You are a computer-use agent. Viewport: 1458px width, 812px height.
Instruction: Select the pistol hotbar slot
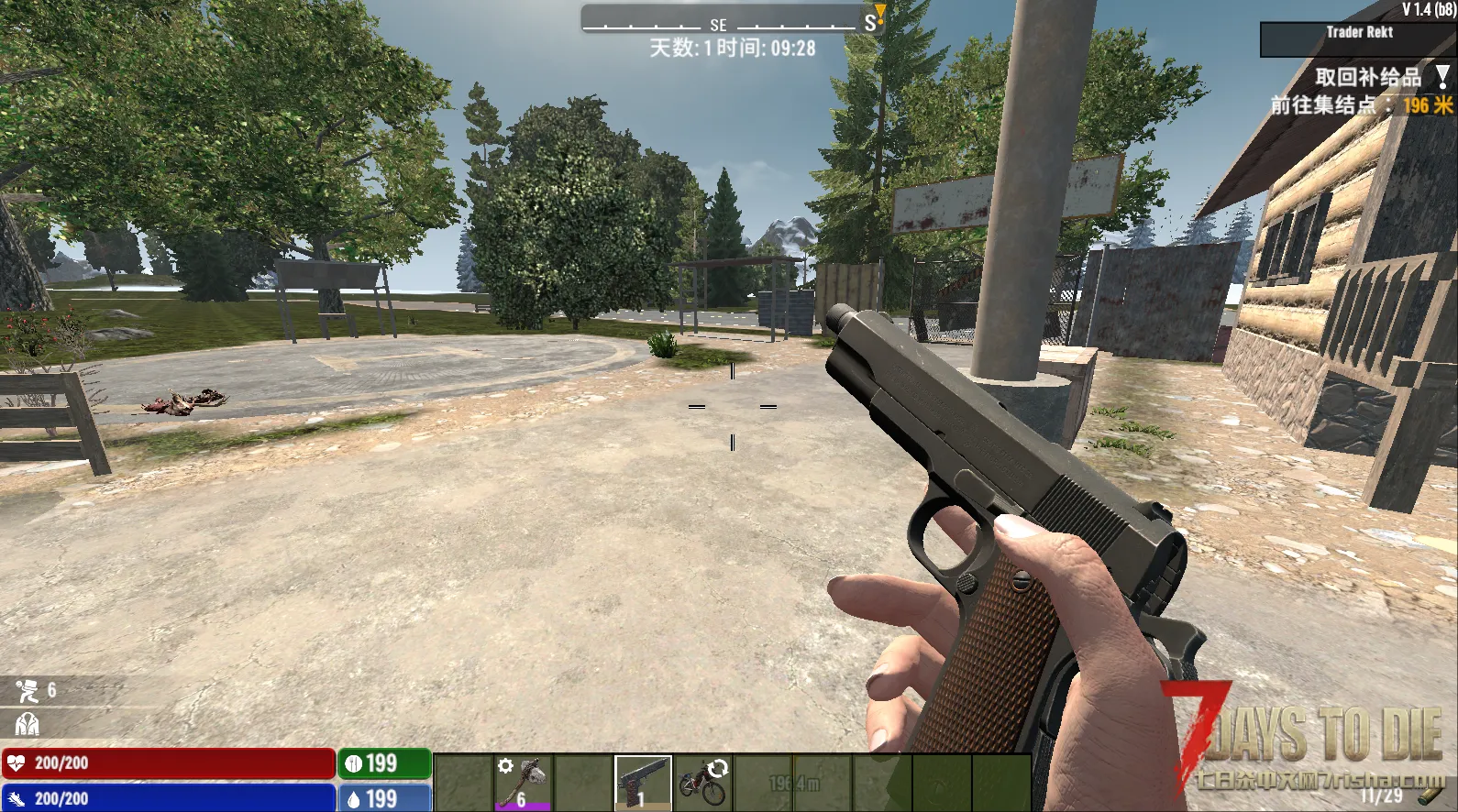643,783
